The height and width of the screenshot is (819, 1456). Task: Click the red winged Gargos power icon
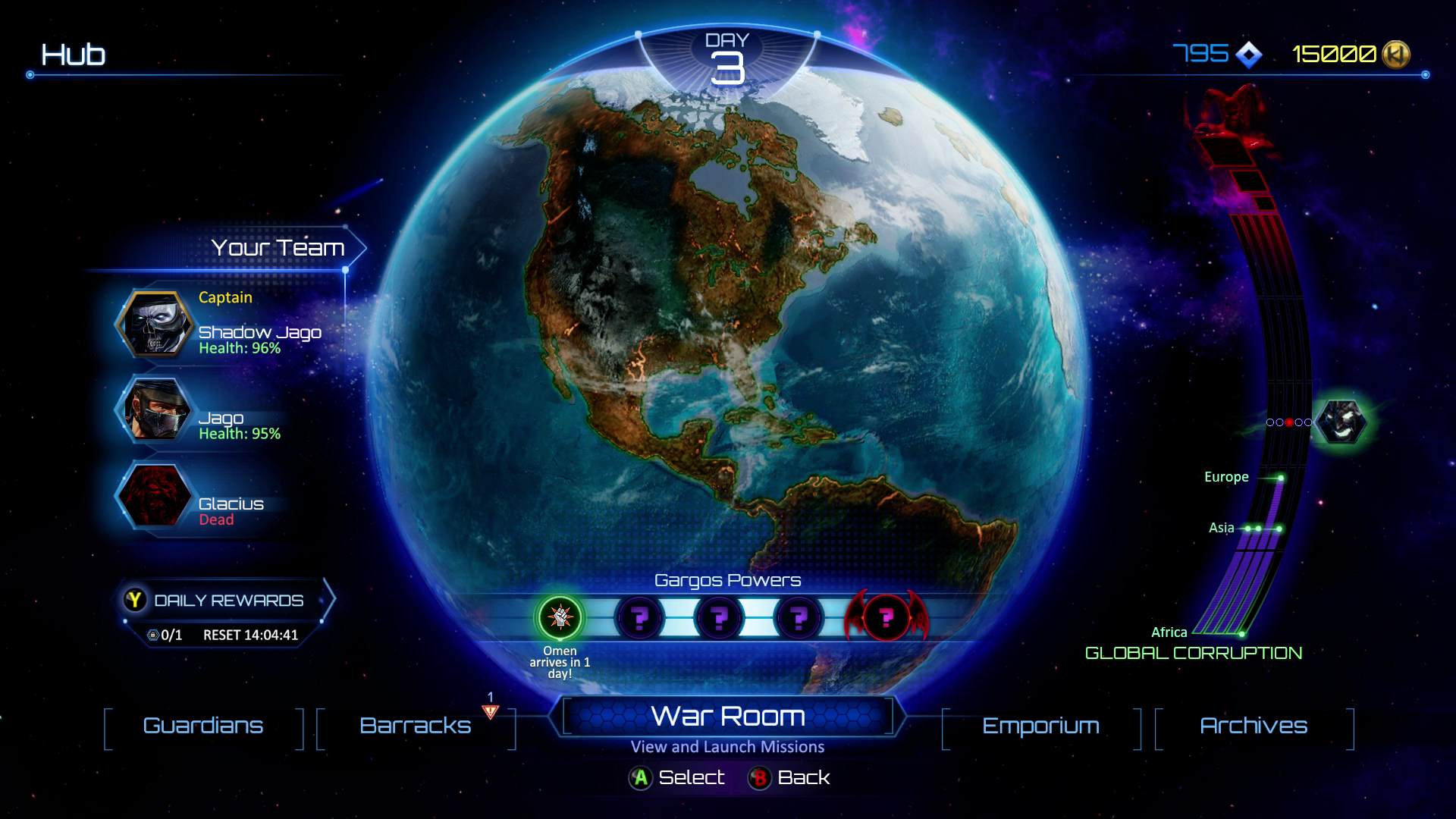coord(886,617)
